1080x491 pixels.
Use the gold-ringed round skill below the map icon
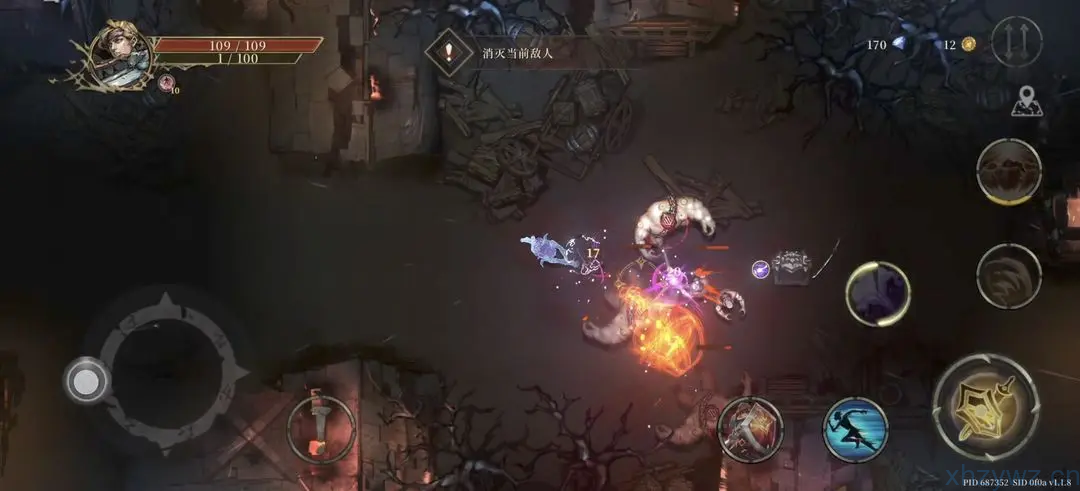click(1008, 172)
